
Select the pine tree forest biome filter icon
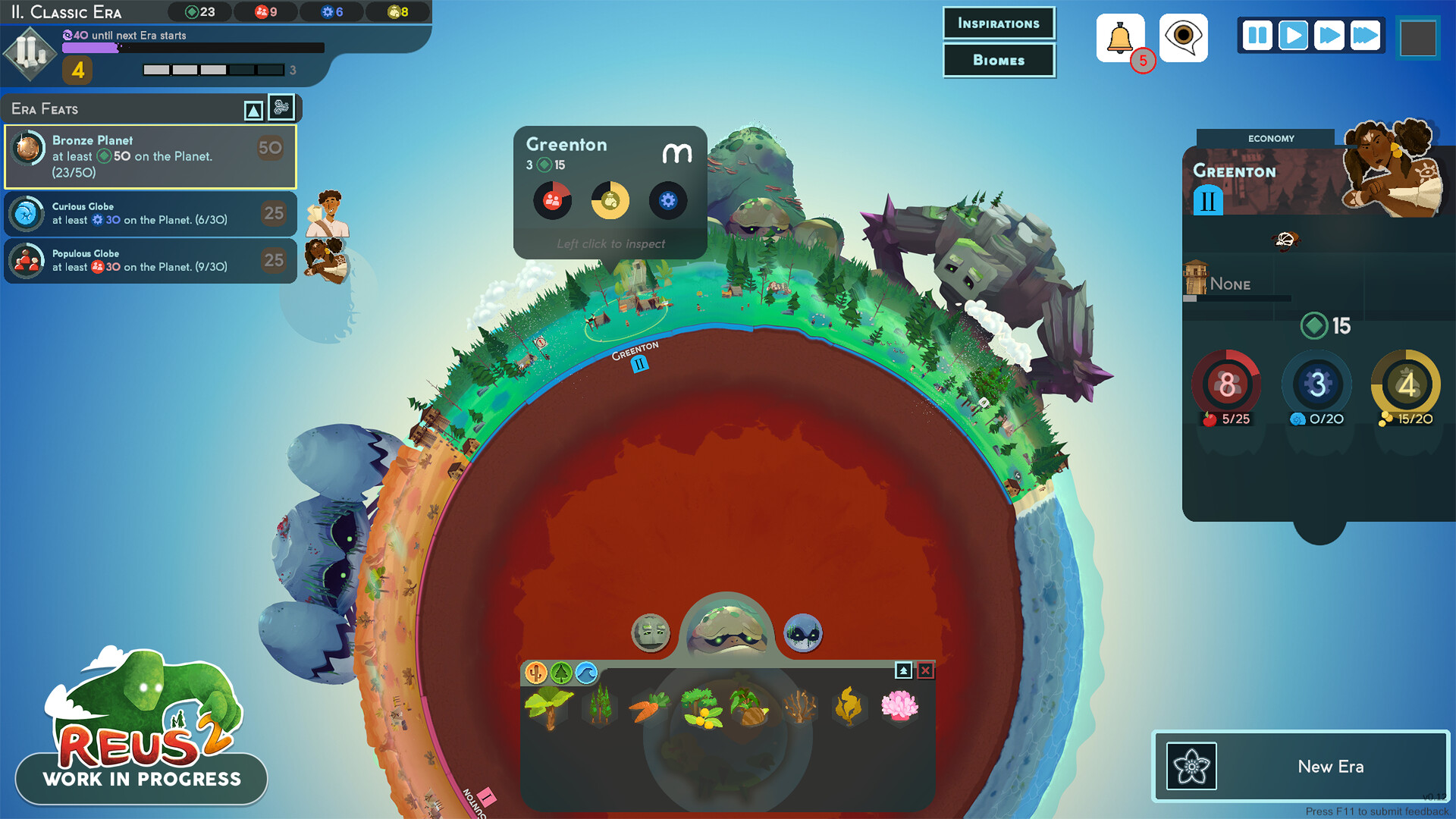coord(560,672)
